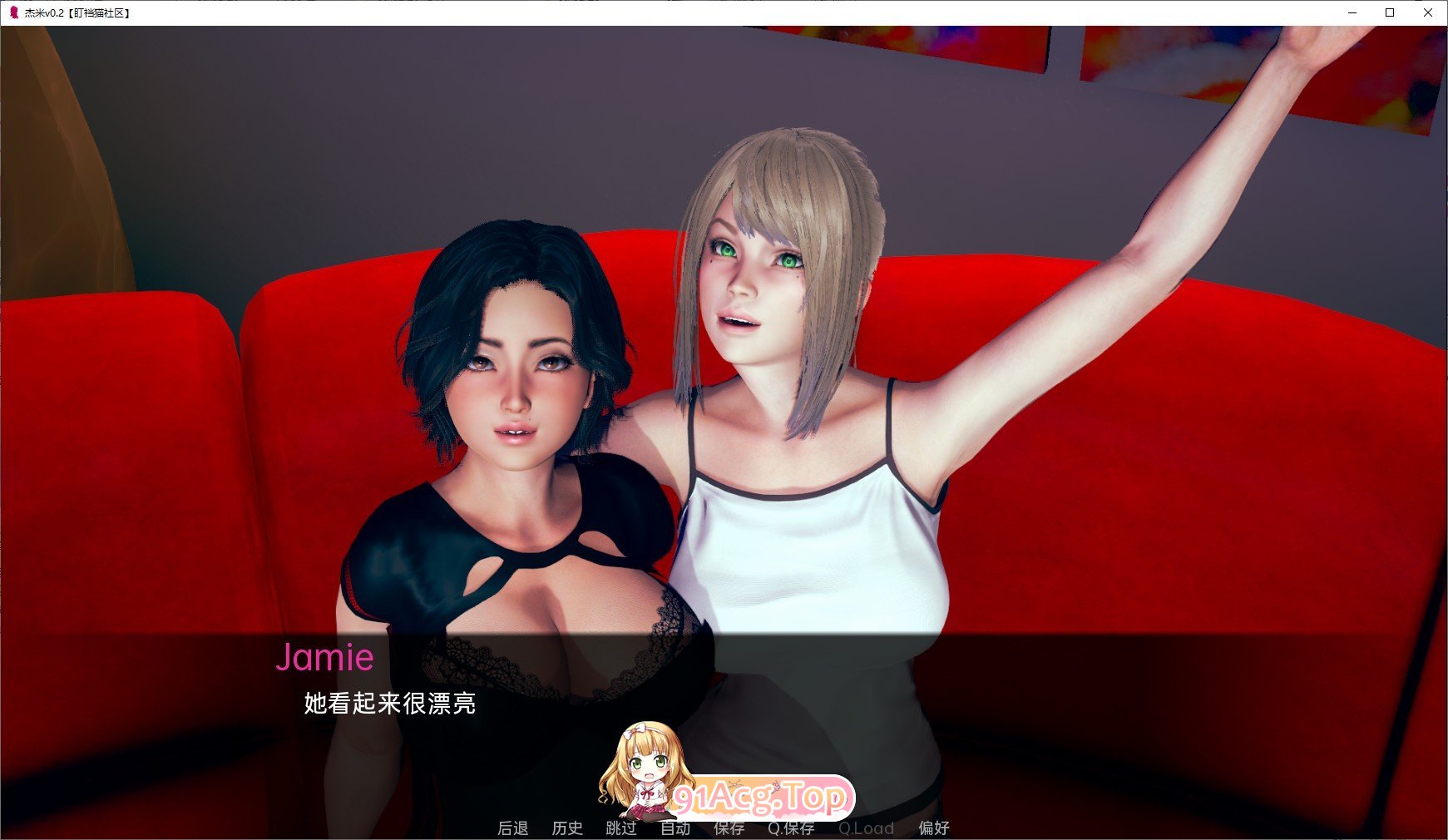Select the Jamie name label
This screenshot has height=840, width=1448.
326,658
